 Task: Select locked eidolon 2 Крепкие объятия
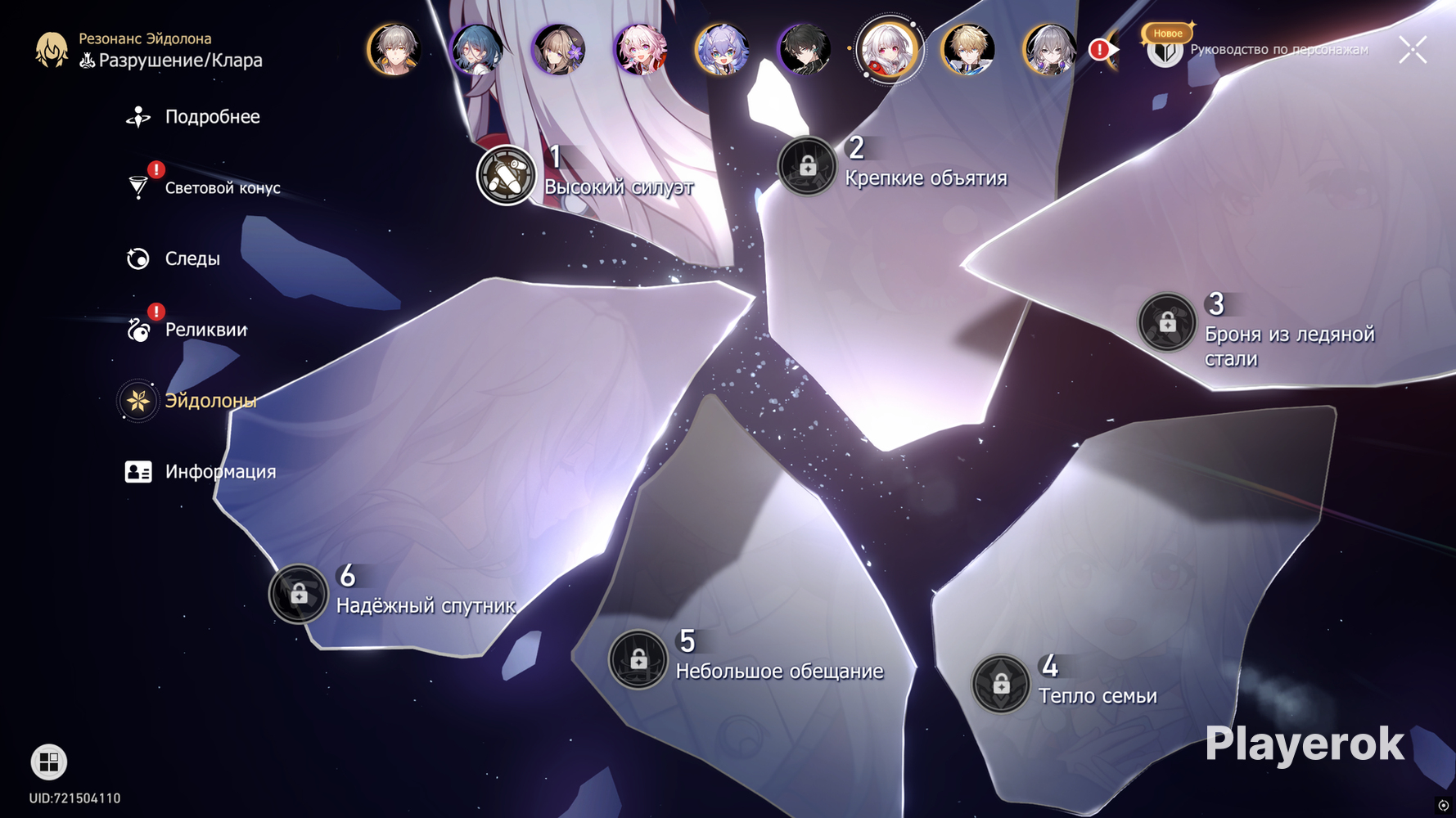click(x=808, y=167)
